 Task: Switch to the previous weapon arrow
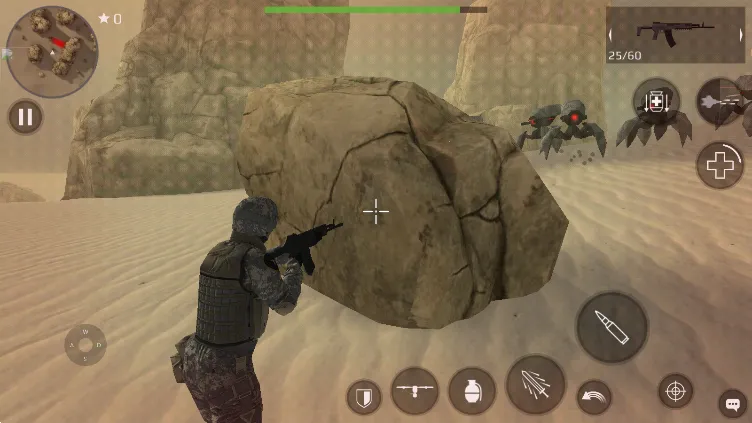(x=612, y=34)
